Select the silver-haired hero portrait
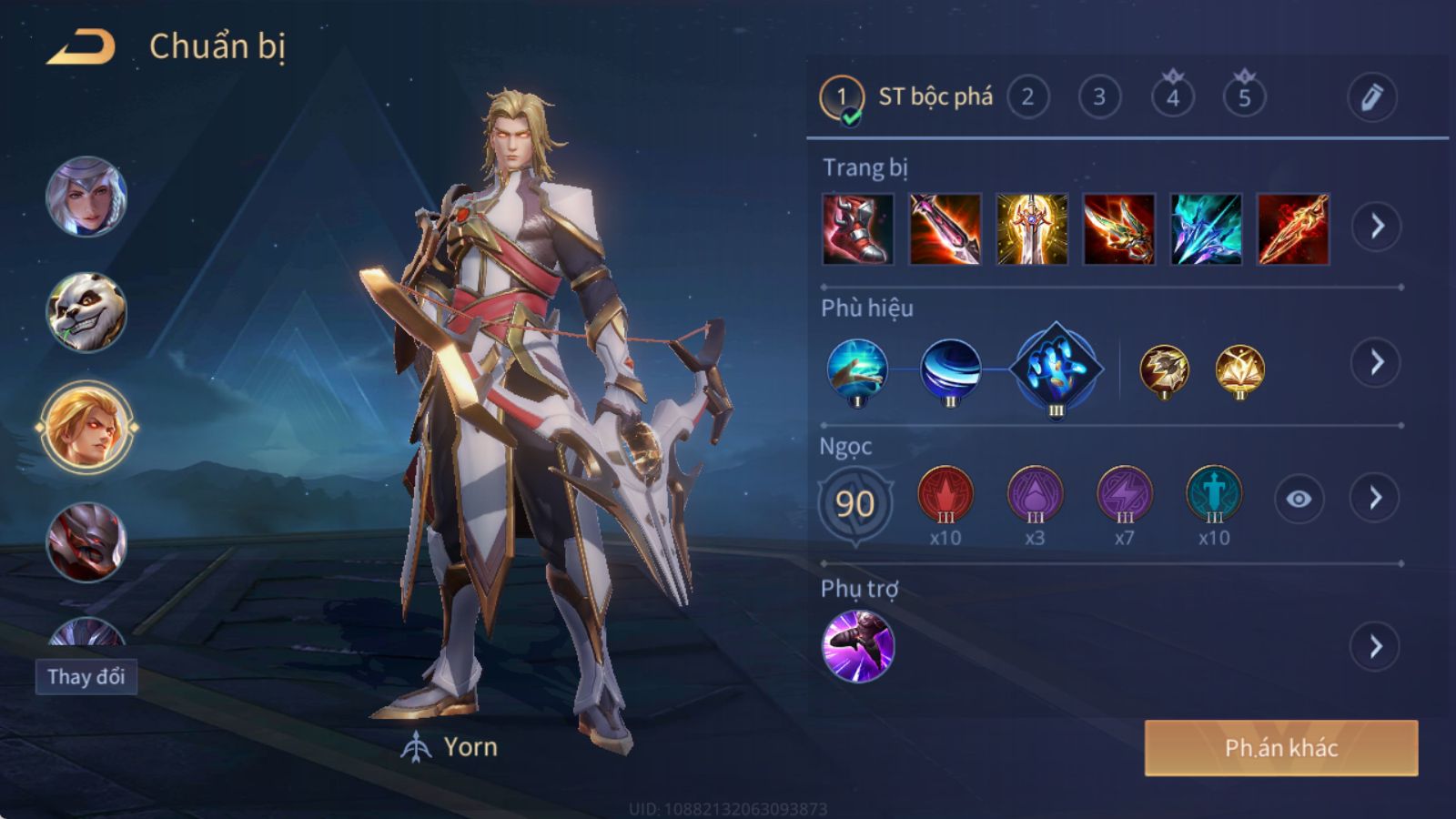Viewport: 1456px width, 819px height. pyautogui.click(x=86, y=197)
